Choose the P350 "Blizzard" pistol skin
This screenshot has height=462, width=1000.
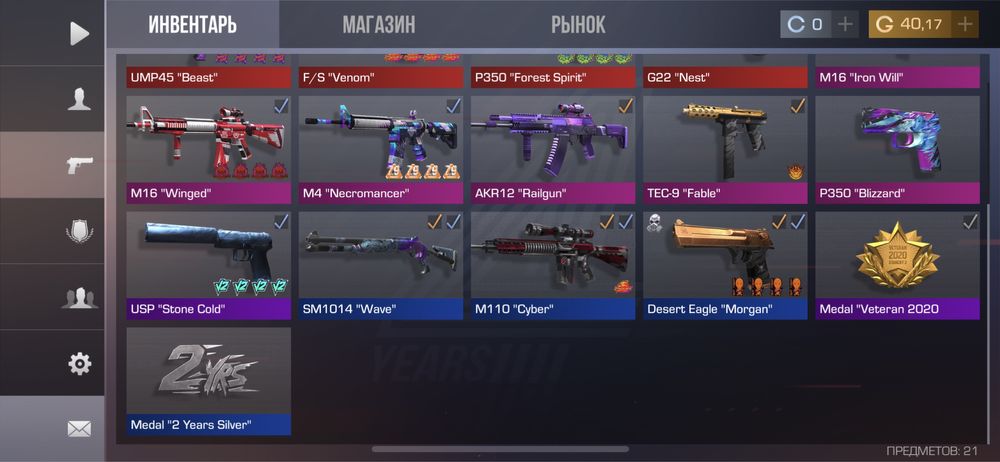click(897, 149)
